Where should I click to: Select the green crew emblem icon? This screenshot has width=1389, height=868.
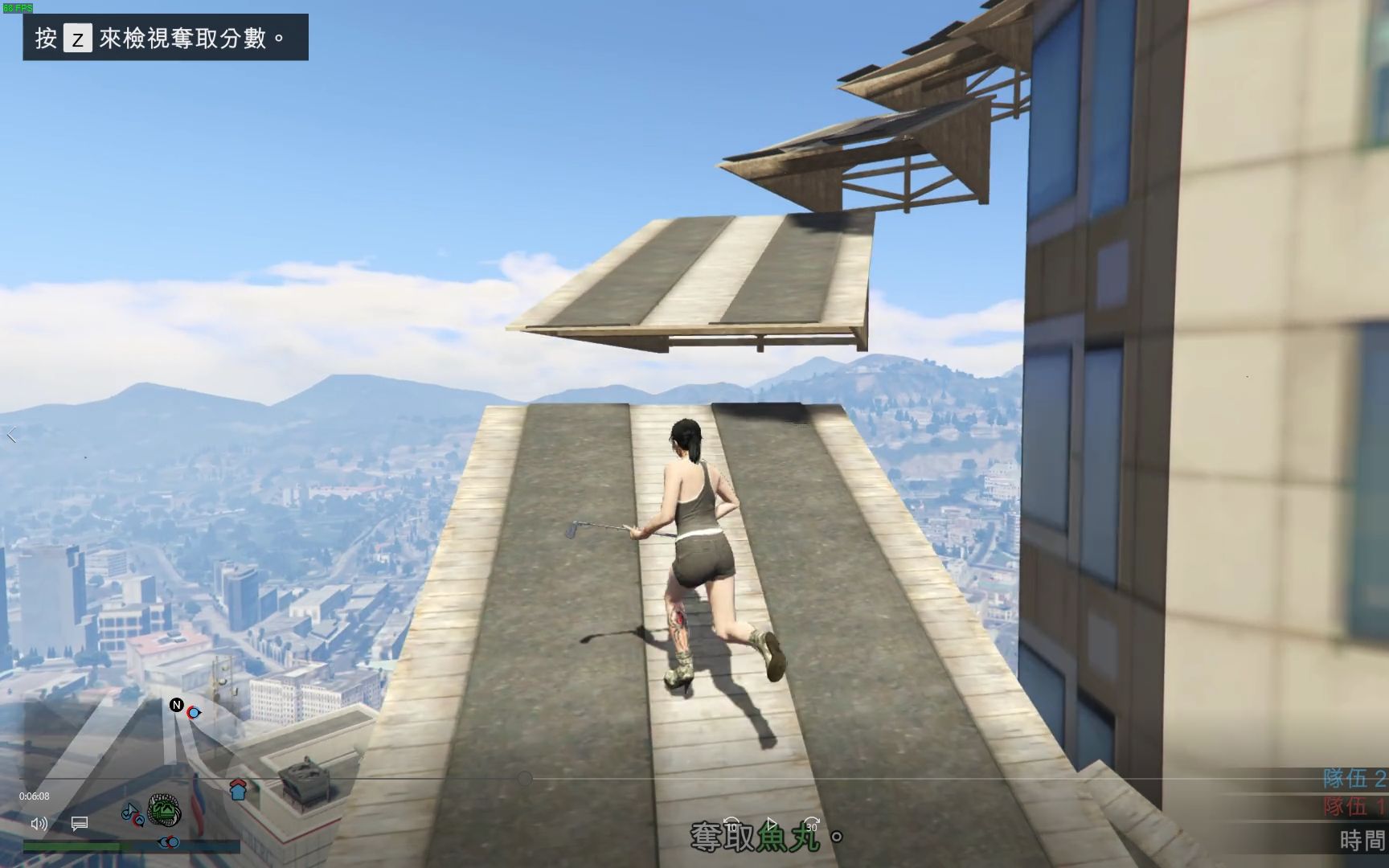[164, 810]
